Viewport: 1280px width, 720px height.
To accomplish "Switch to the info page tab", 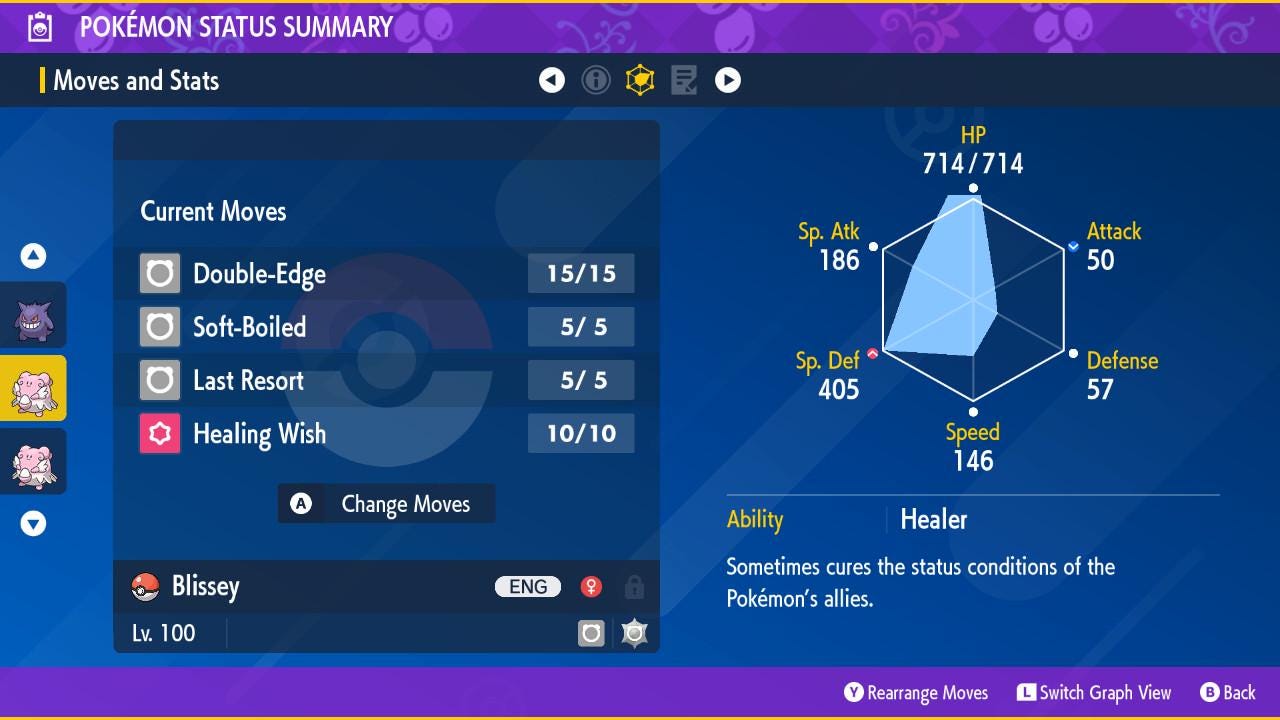I will (596, 81).
